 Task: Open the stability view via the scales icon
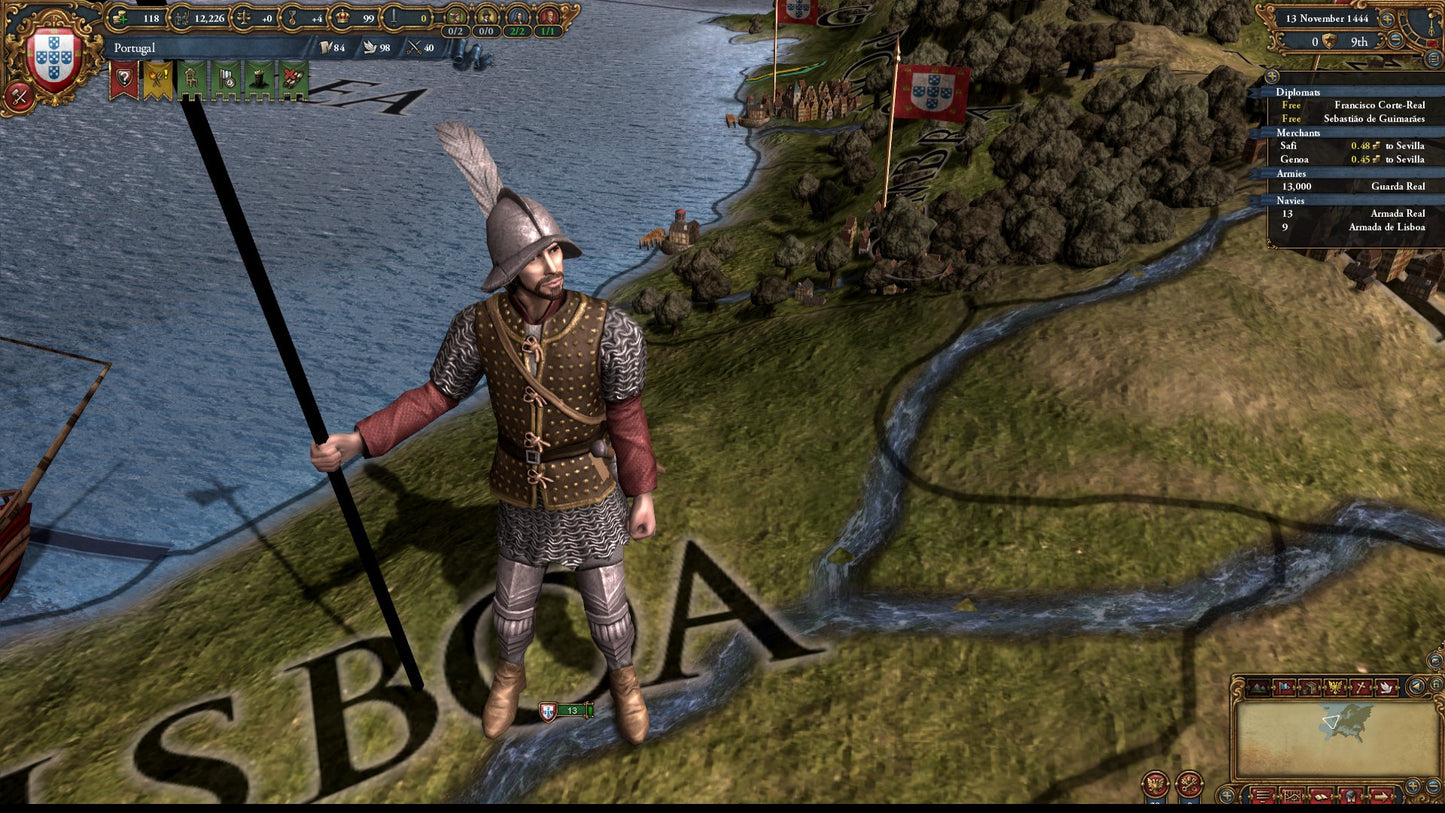tap(242, 17)
